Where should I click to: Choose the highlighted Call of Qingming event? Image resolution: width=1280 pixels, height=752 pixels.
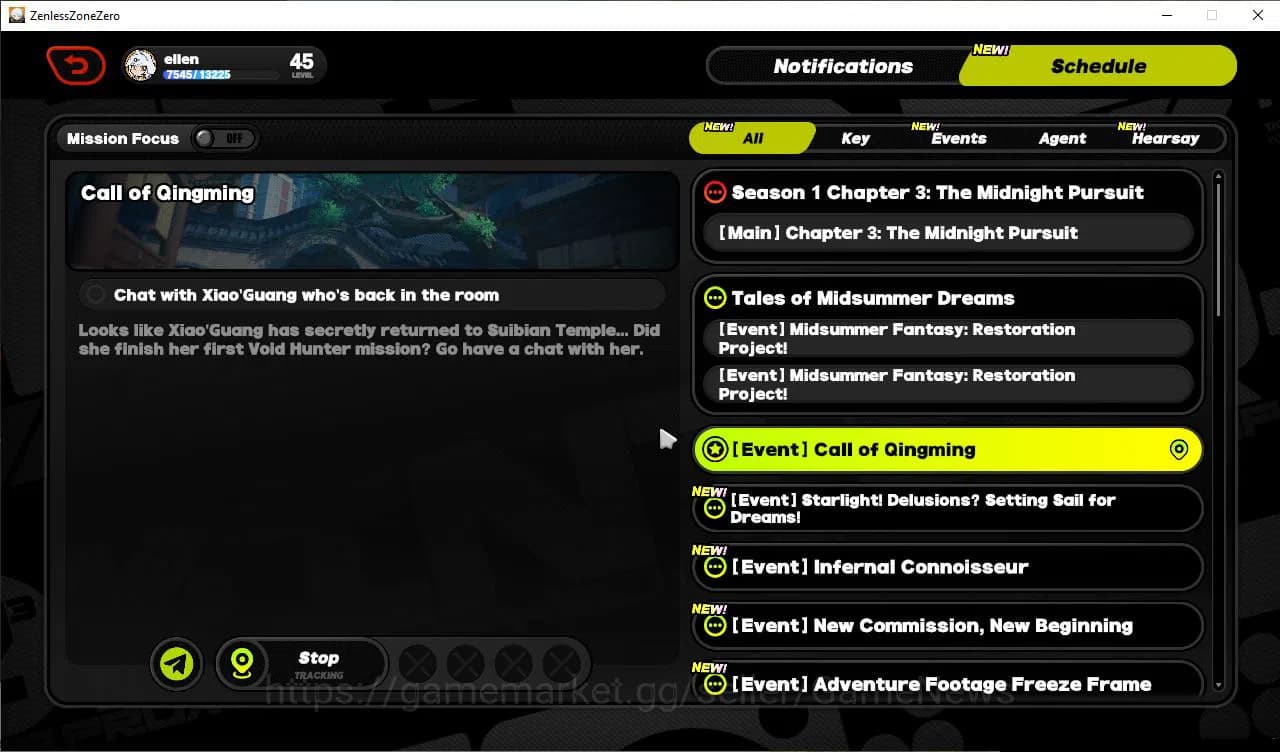pos(946,450)
